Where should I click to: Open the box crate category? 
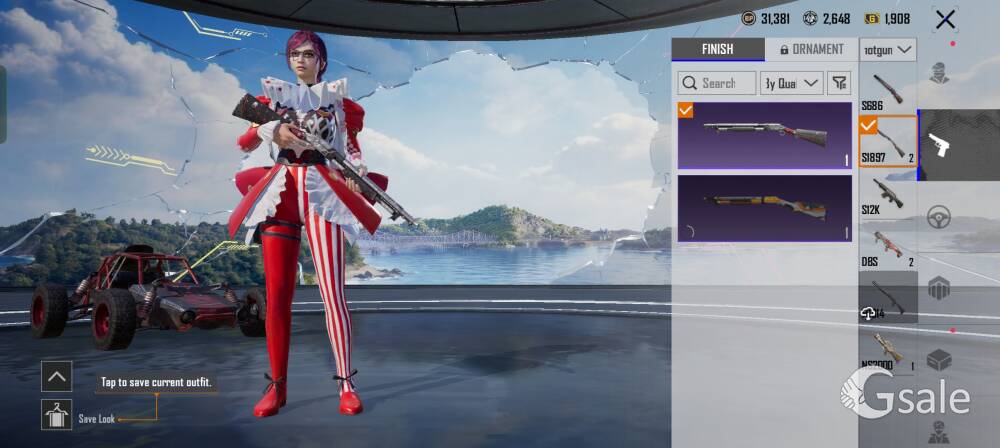pos(938,360)
